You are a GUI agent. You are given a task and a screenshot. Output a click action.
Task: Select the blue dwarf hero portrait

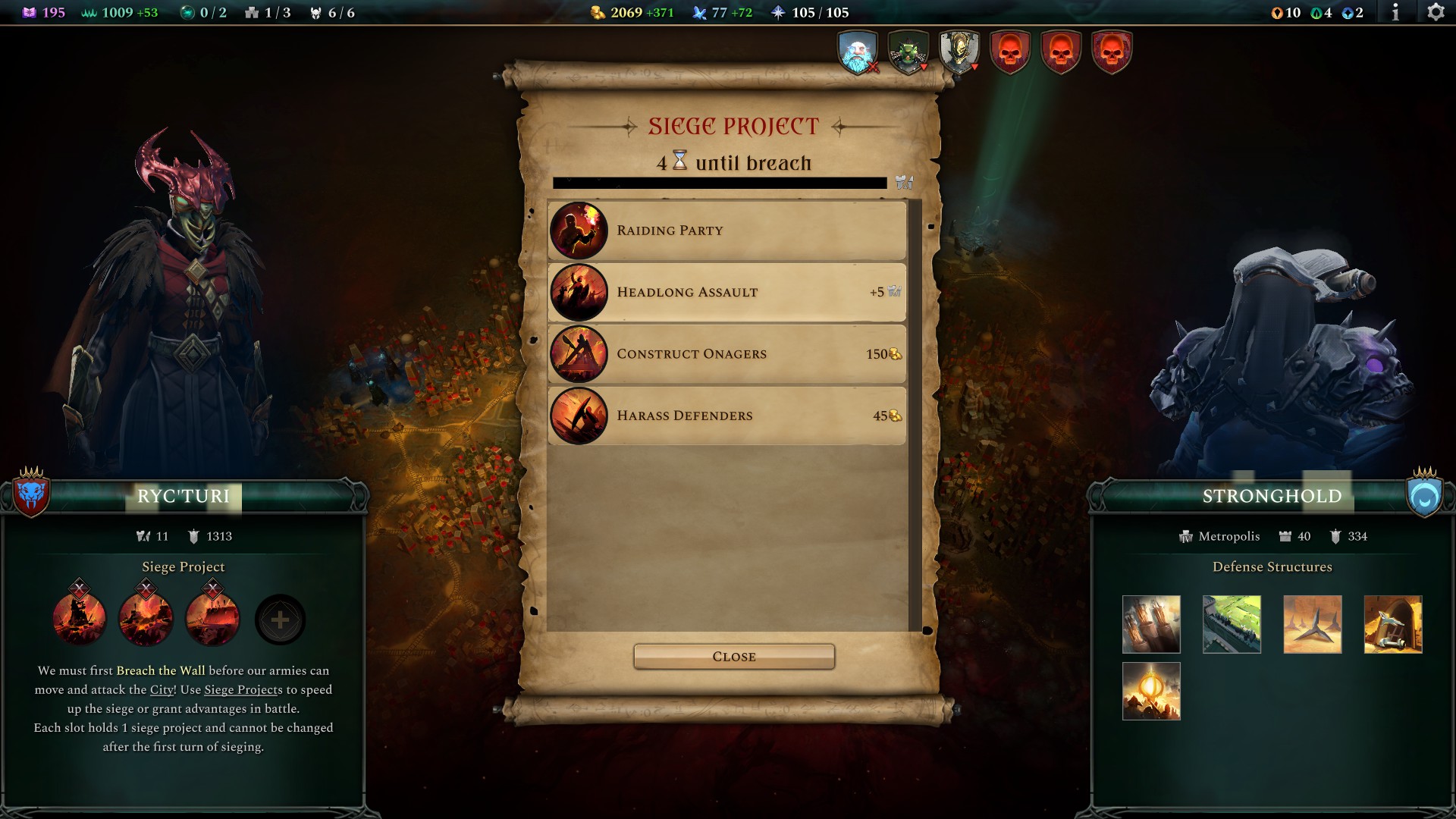click(856, 52)
